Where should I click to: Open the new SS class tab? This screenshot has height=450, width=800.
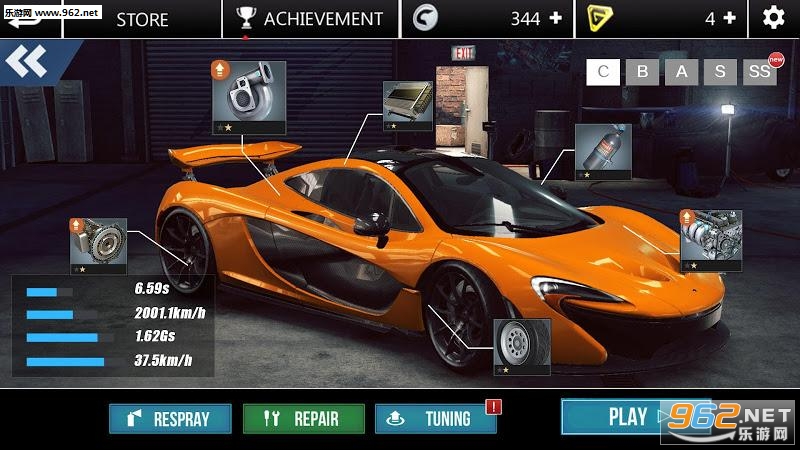point(759,72)
